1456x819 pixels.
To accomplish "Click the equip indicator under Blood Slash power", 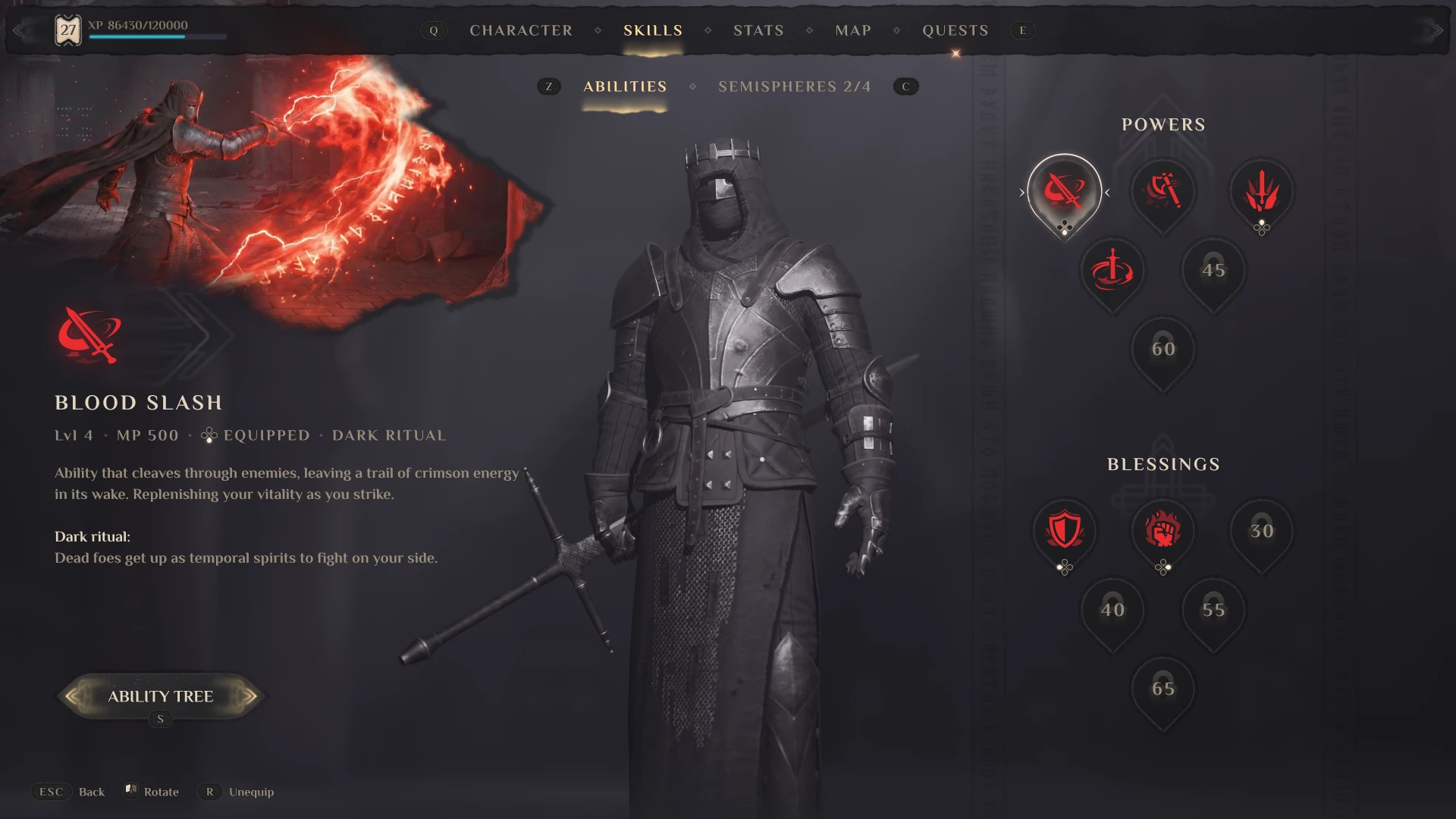I will click(x=1064, y=226).
